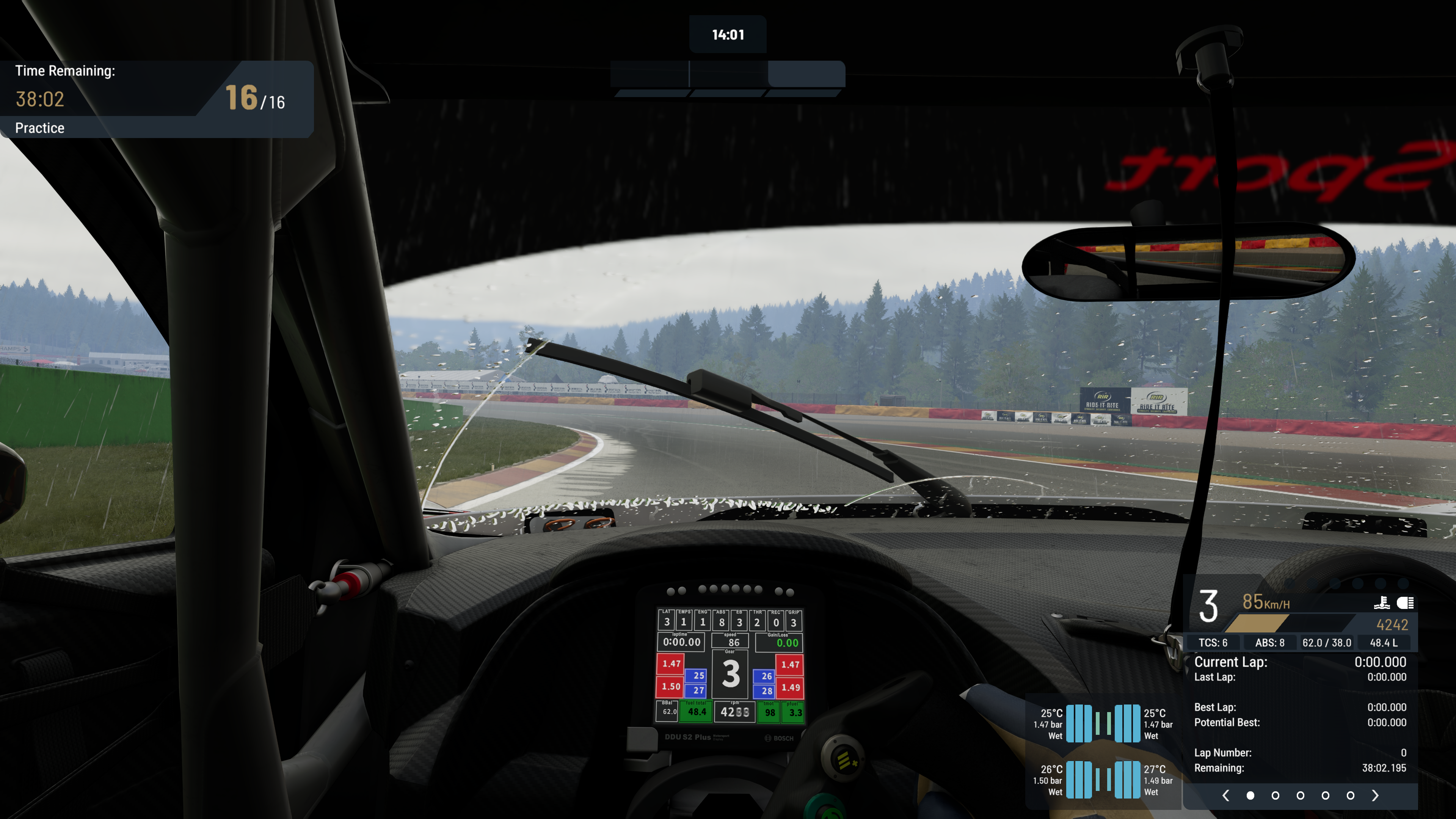Click the water temperature warning icon
Viewport: 1456px width, 819px height.
pos(1381,603)
